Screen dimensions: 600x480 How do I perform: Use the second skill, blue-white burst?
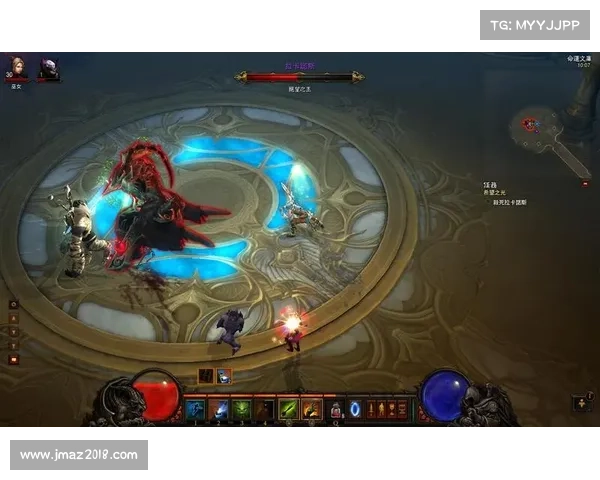click(219, 408)
